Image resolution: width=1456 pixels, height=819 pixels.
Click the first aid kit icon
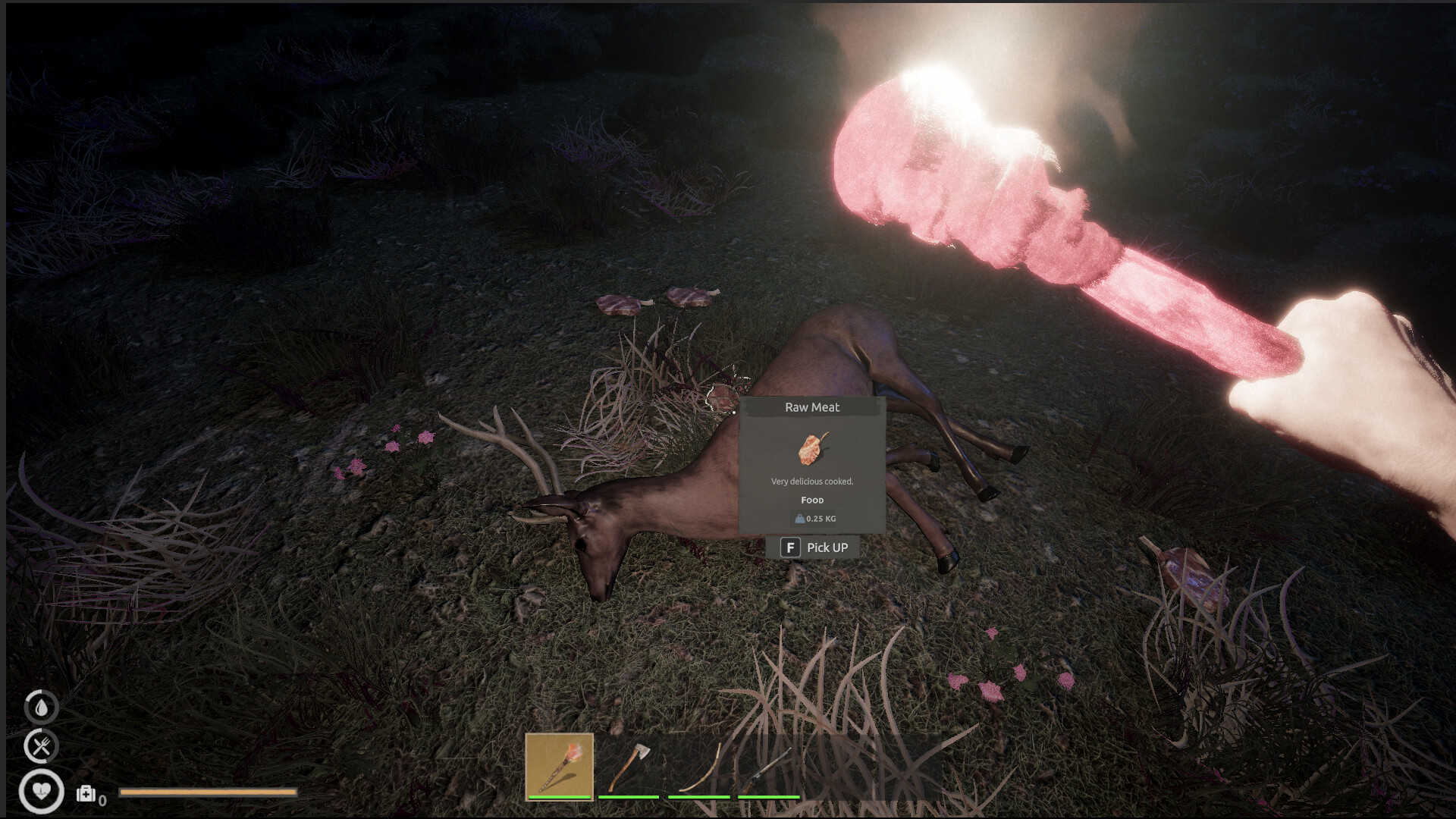[x=86, y=794]
